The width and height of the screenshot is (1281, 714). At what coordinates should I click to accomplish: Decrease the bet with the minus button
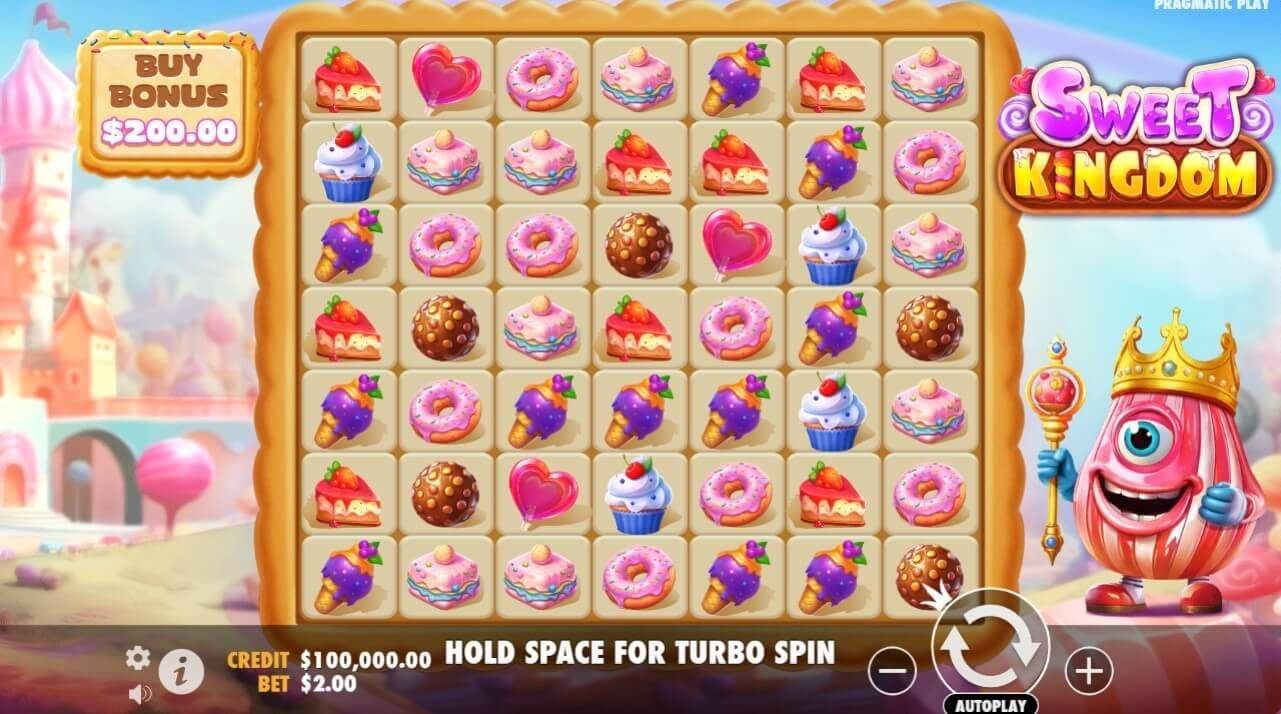[x=892, y=670]
